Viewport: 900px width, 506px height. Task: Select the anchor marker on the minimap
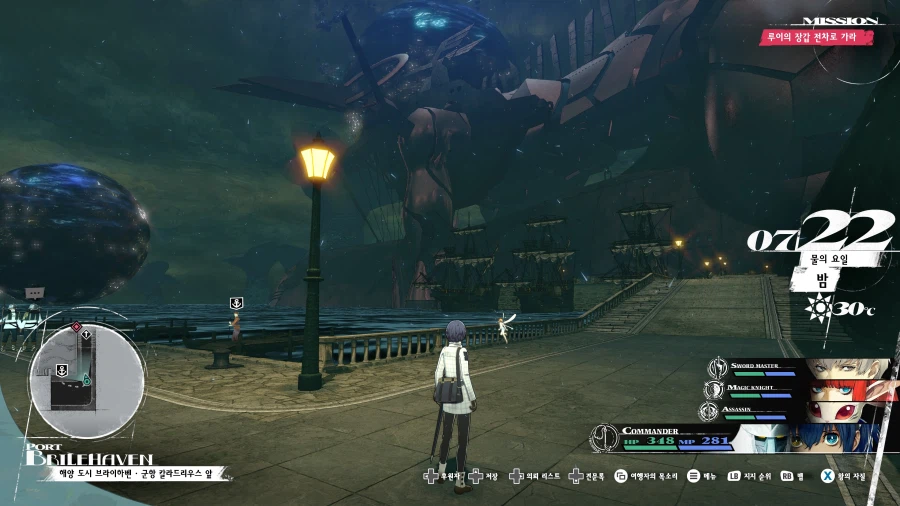click(62, 370)
